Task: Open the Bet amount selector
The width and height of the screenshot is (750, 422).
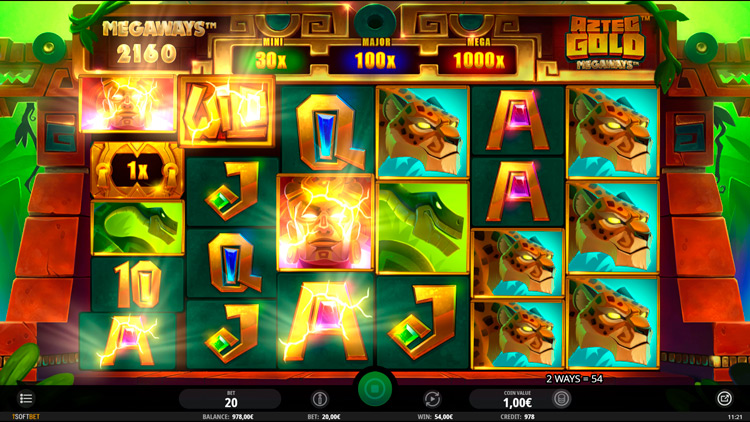Action: (x=231, y=399)
